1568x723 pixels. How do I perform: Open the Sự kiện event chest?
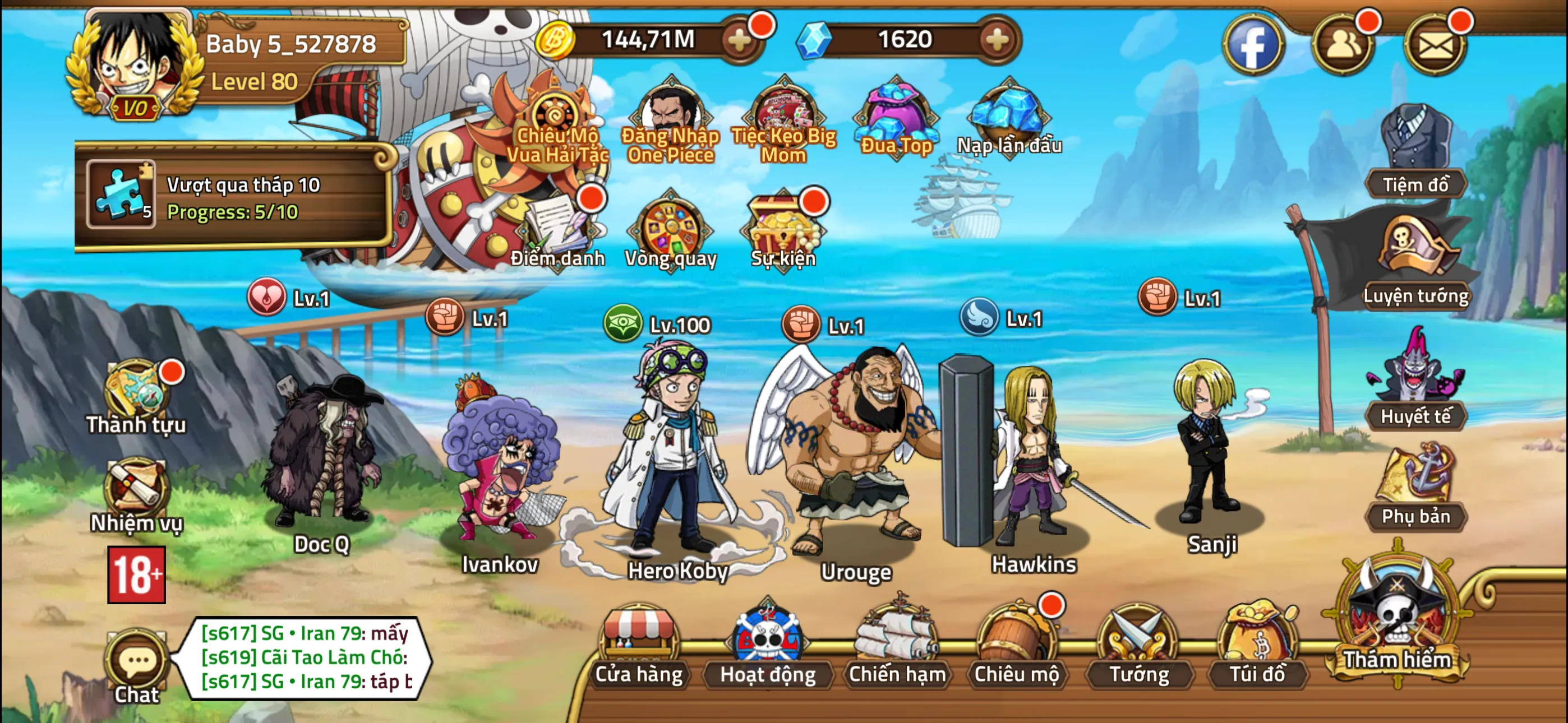782,231
